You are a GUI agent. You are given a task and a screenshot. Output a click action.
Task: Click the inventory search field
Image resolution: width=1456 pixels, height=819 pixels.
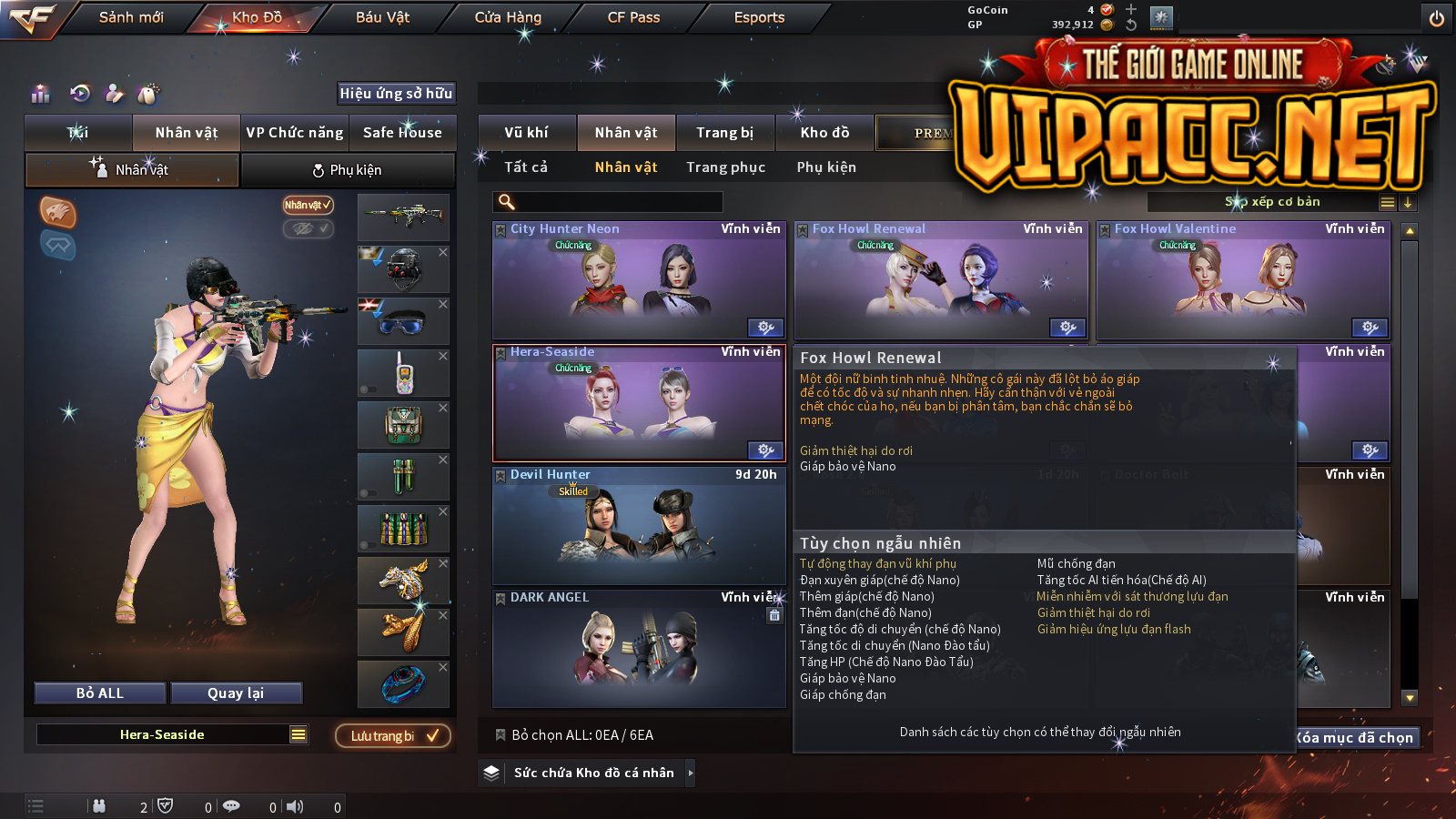point(608,202)
